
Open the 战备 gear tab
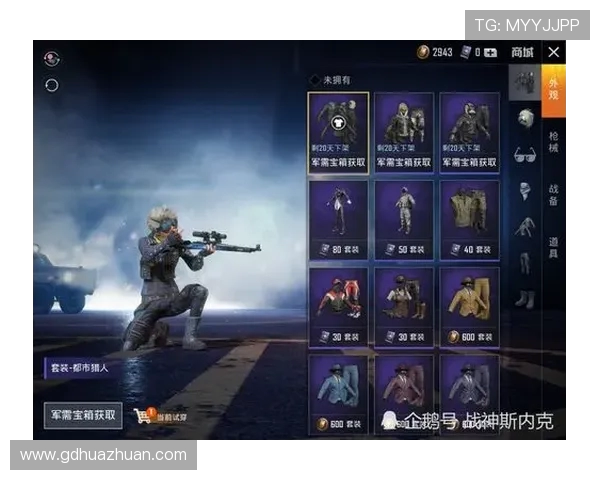pos(554,193)
